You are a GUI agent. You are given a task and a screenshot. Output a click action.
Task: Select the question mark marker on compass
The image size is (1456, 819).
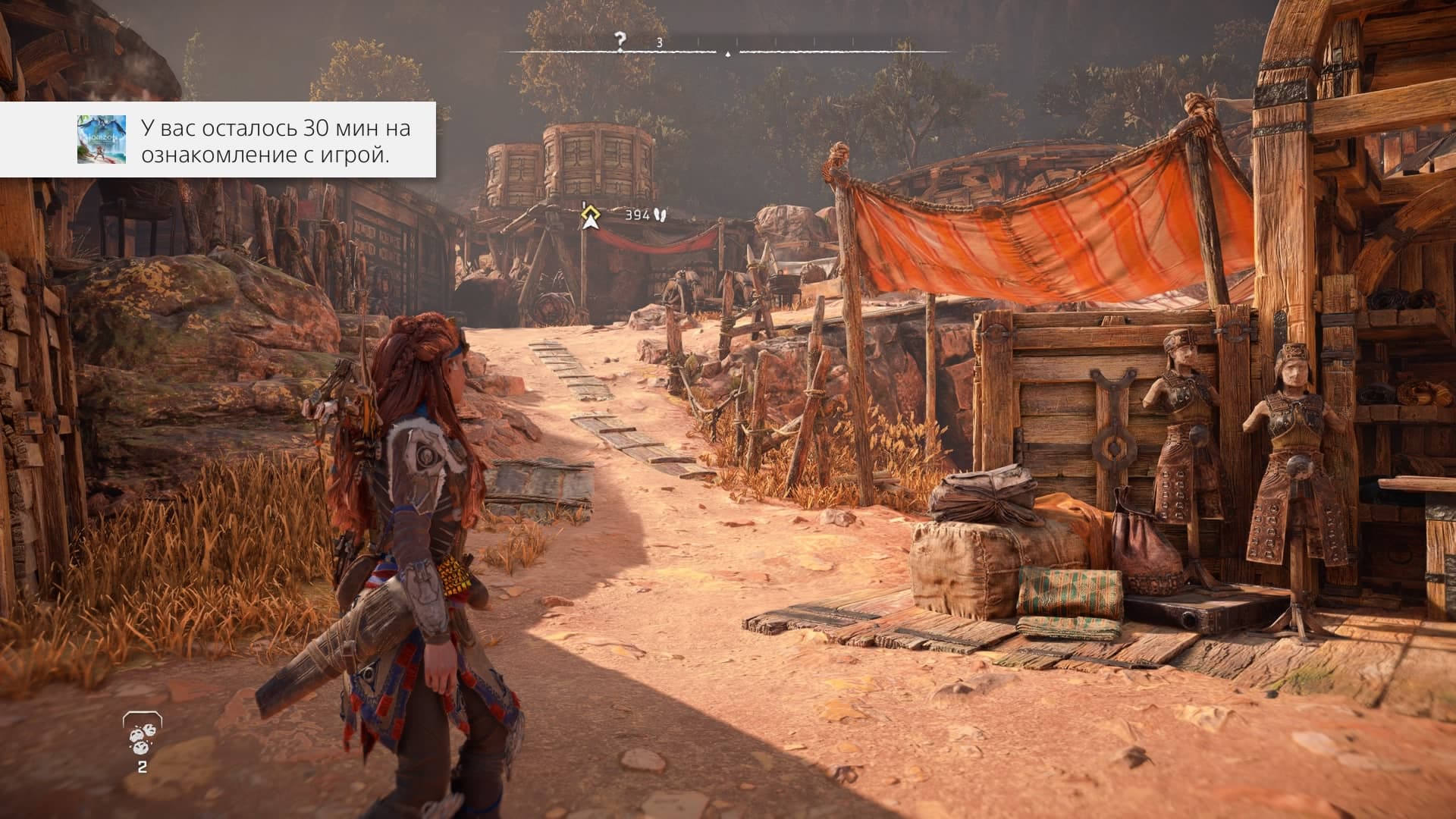[x=621, y=41]
